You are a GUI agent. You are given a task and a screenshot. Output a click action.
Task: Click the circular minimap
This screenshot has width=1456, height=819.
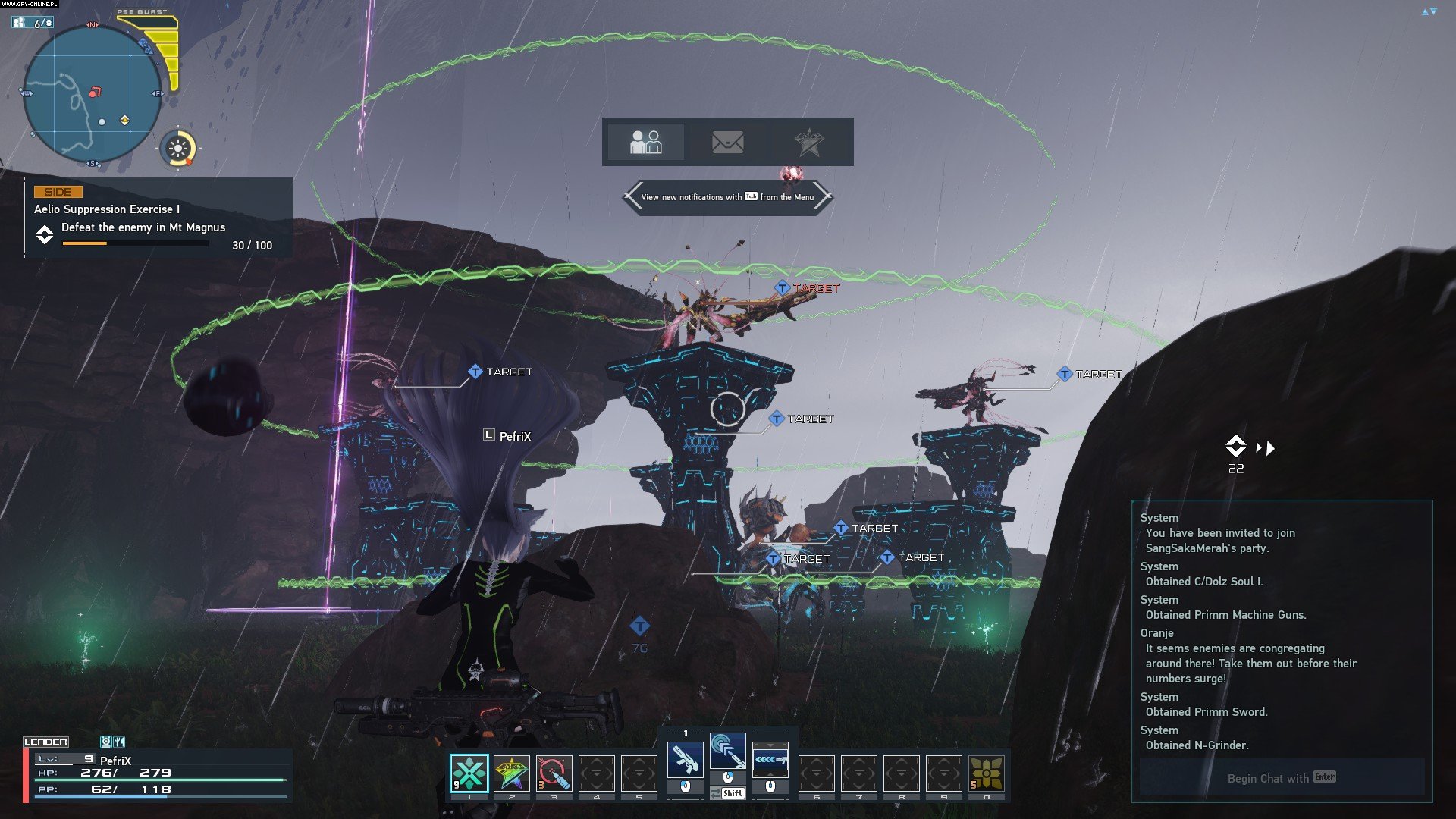point(92,94)
